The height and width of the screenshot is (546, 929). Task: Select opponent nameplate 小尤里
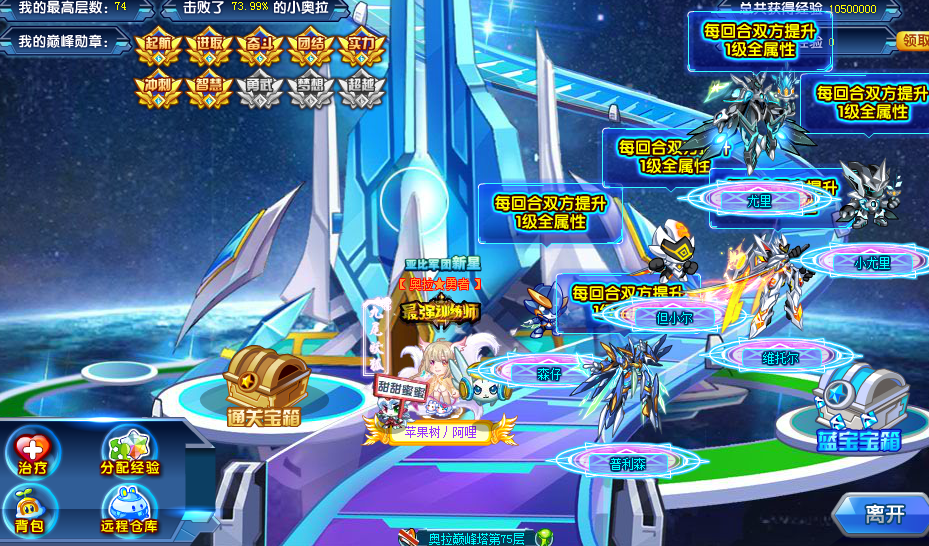872,263
